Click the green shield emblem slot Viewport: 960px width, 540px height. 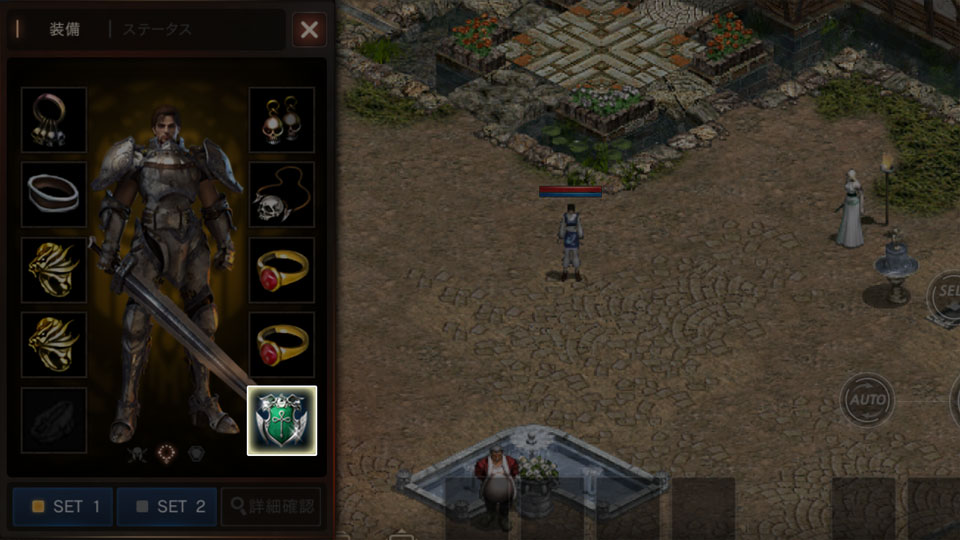pos(281,420)
